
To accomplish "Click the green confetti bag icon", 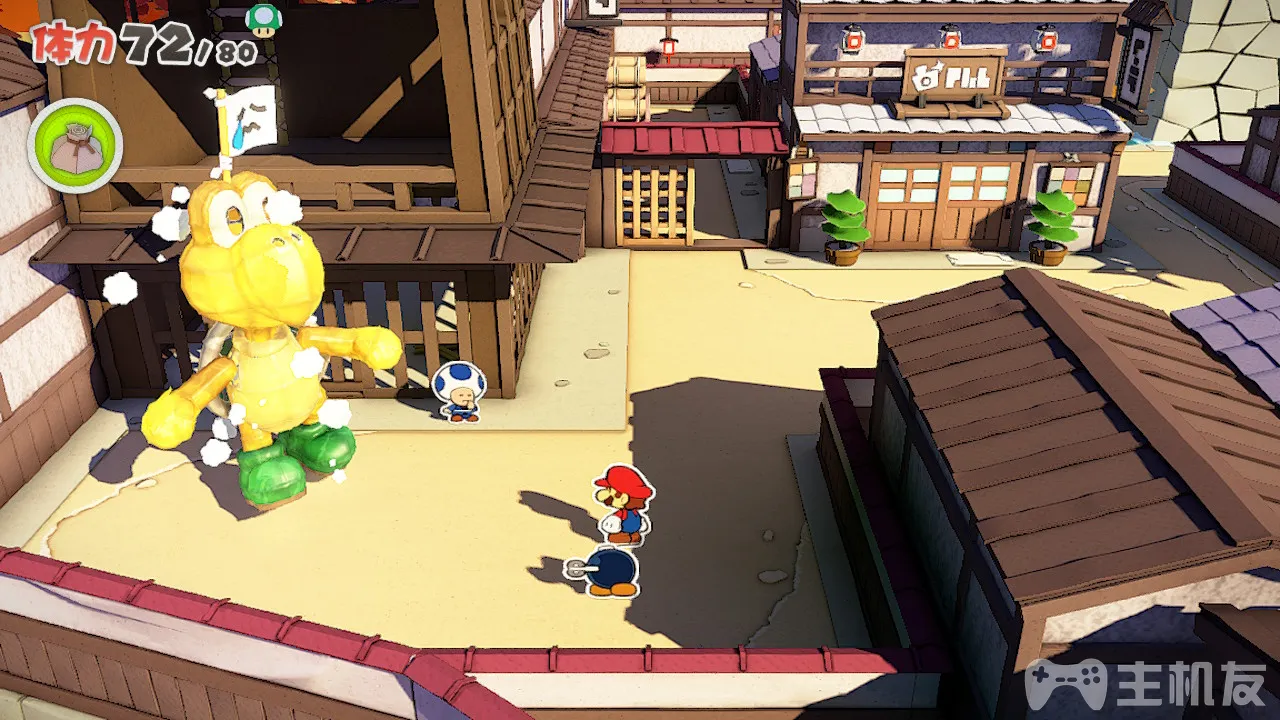I will pyautogui.click(x=75, y=146).
